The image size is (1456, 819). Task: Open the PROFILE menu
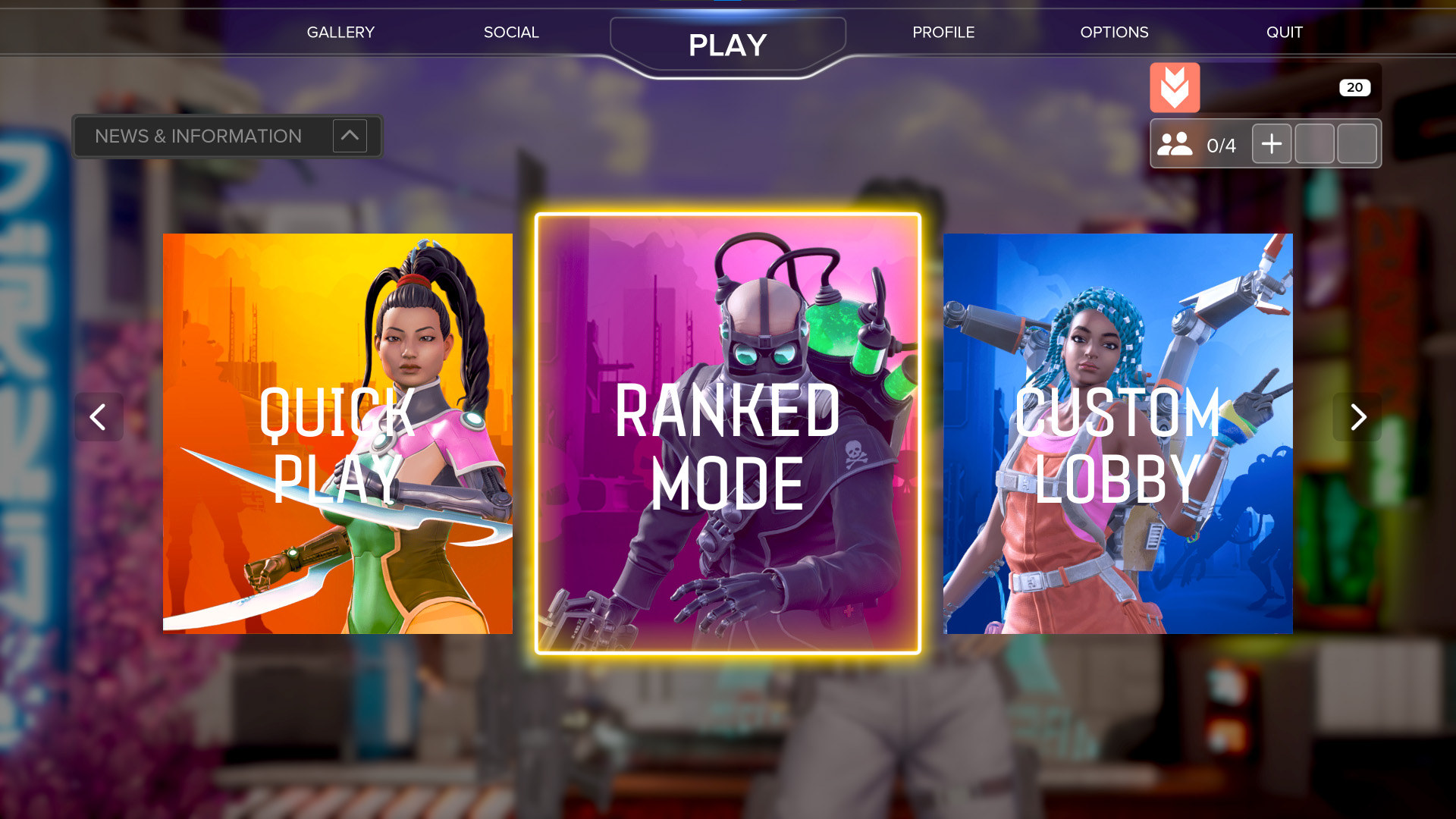943,32
